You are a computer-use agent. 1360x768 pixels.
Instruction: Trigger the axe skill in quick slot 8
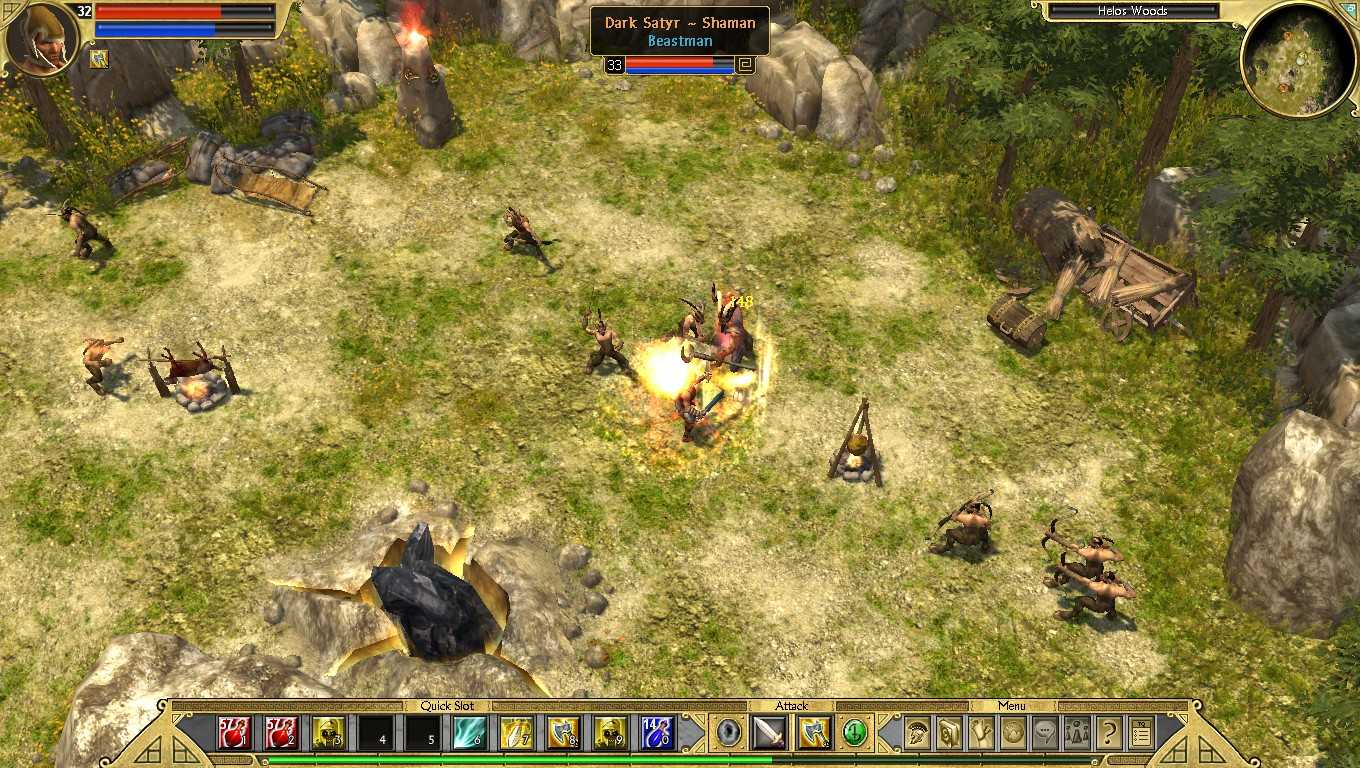(x=564, y=733)
